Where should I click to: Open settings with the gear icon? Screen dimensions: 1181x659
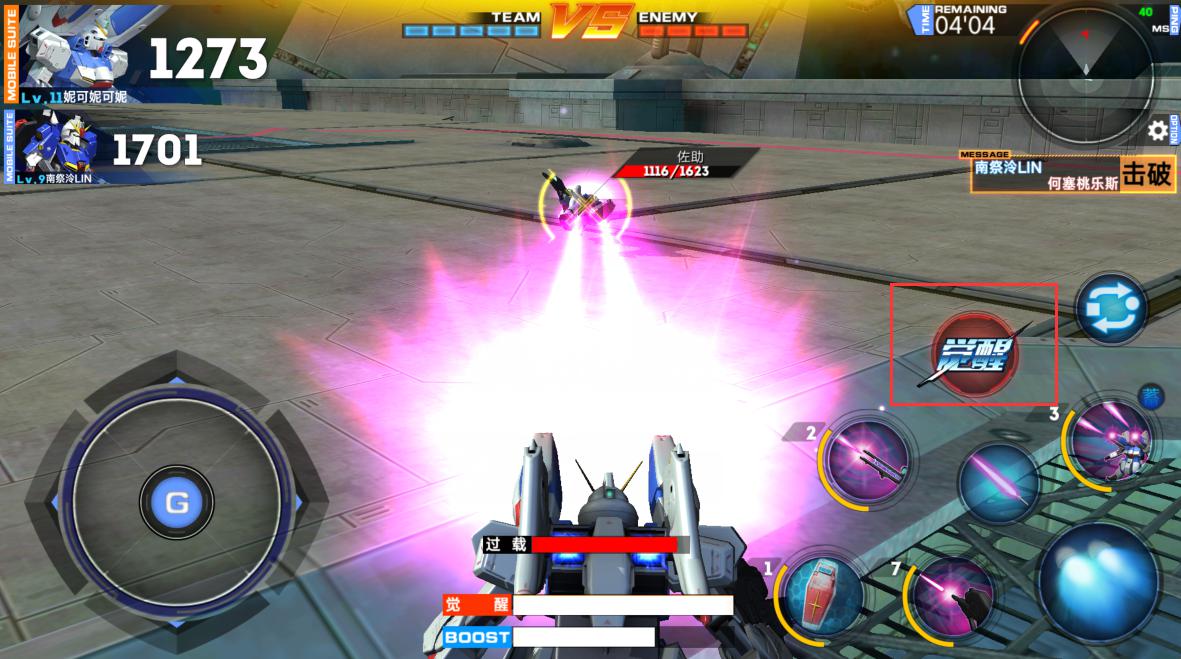[1158, 130]
